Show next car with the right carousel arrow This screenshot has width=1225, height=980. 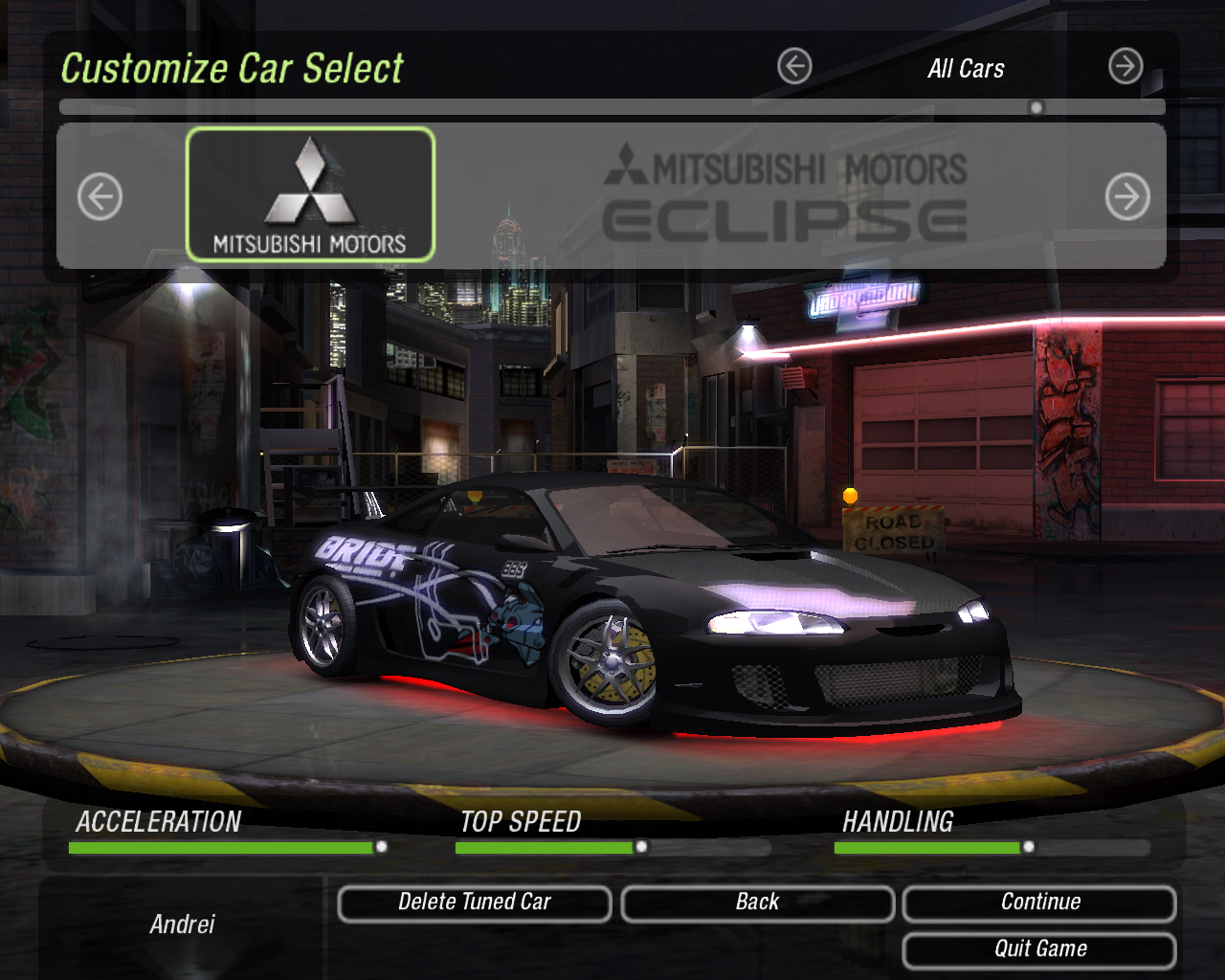pos(1127,197)
